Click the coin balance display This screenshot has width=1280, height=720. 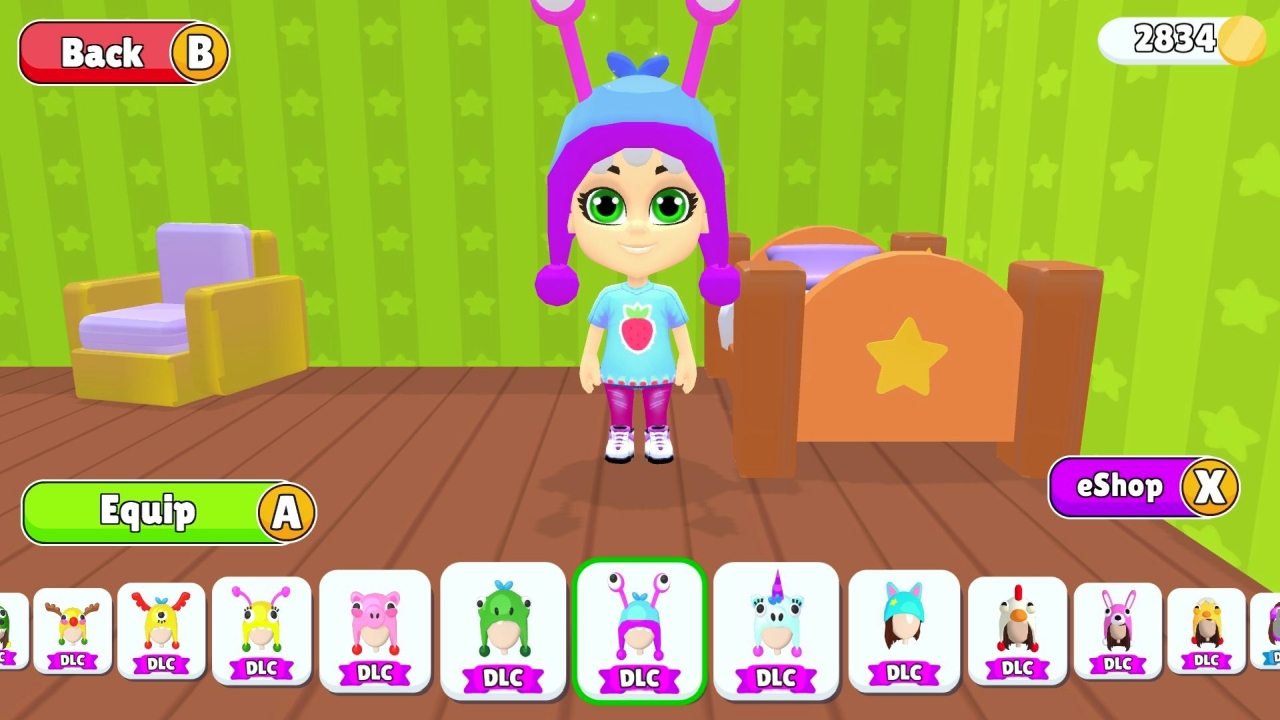point(1180,40)
